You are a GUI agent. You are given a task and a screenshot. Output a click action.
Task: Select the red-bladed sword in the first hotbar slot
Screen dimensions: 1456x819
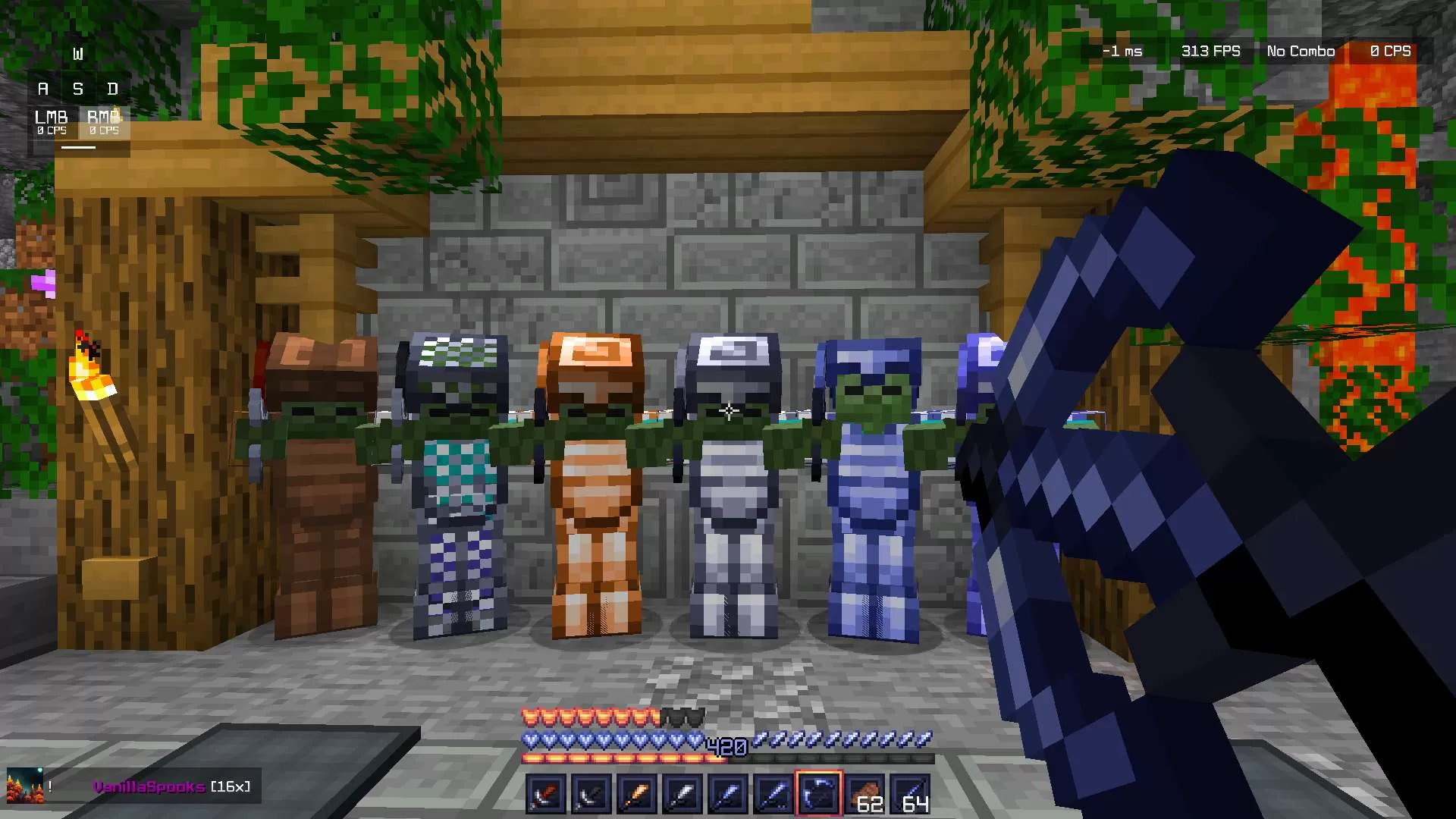545,792
